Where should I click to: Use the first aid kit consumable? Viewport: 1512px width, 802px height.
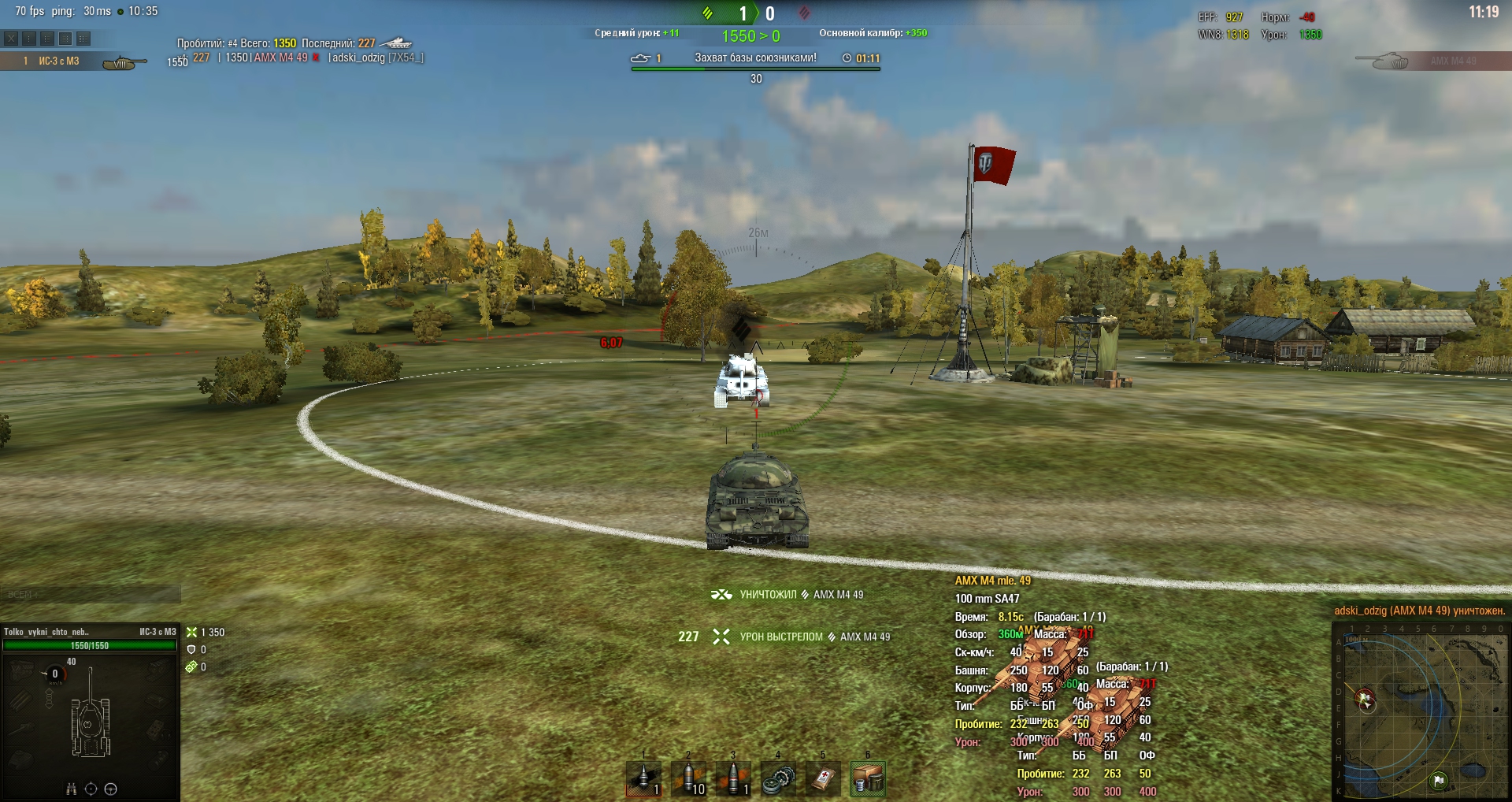(823, 778)
